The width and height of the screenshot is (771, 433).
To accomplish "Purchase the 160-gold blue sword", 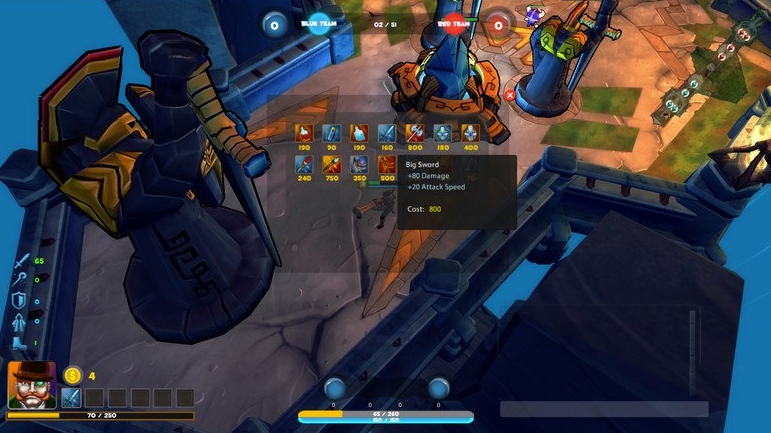I will (387, 133).
